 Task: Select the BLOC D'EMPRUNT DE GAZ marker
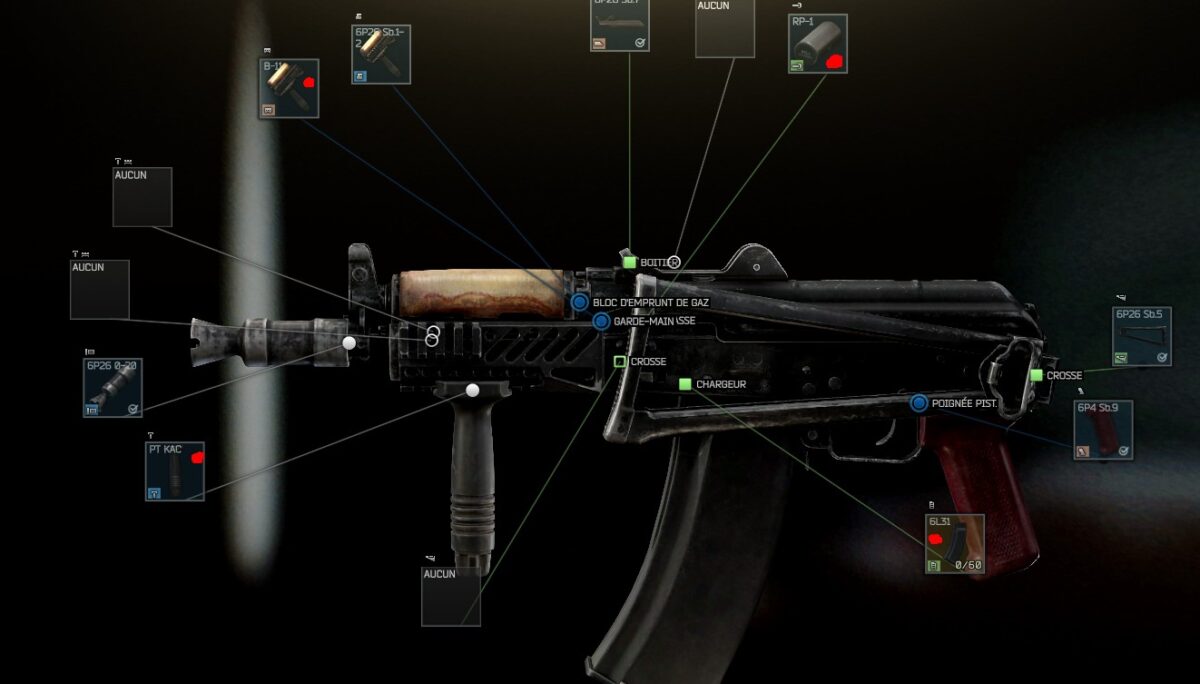tap(579, 301)
